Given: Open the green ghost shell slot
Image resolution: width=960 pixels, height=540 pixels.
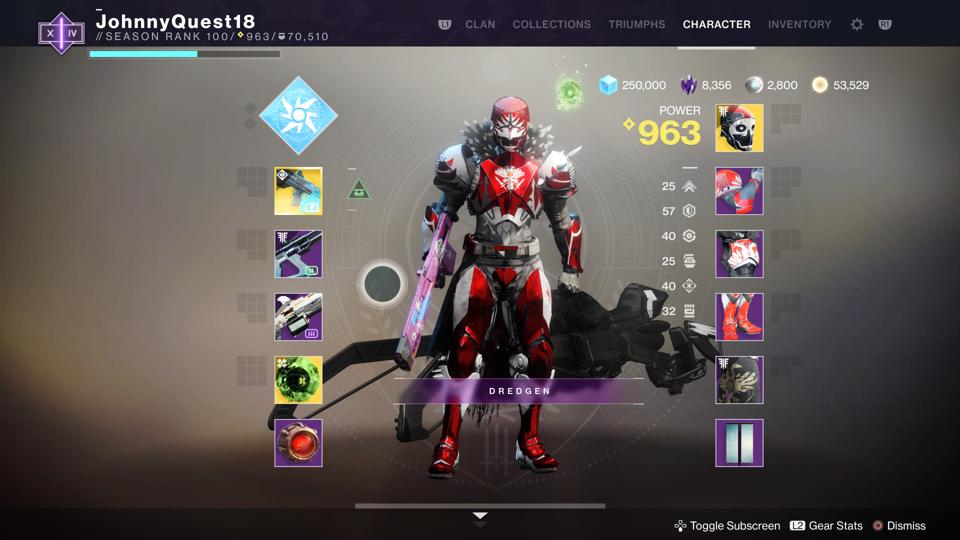Looking at the screenshot, I should click(298, 380).
